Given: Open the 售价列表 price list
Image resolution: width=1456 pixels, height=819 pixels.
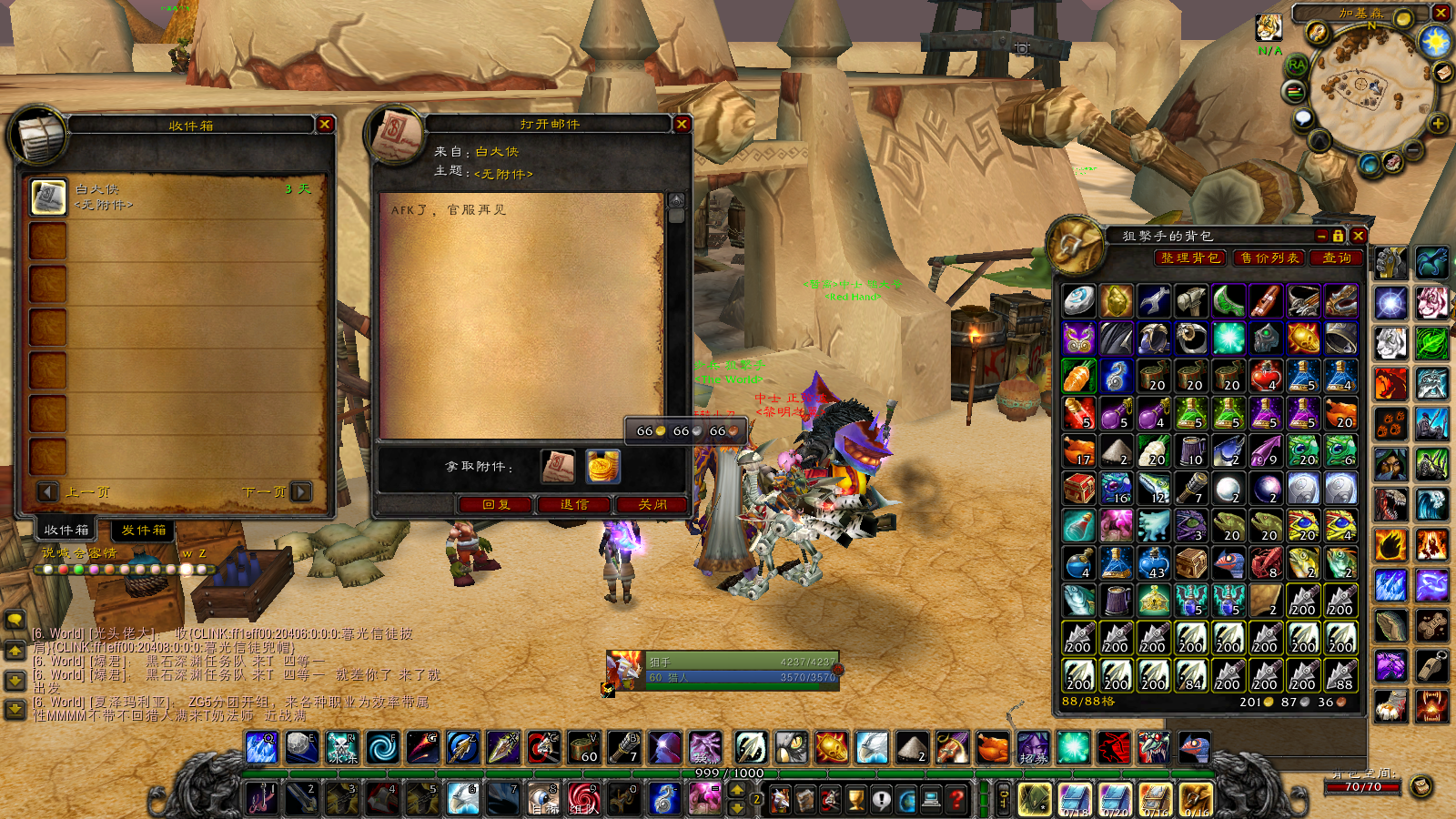Looking at the screenshot, I should tap(1269, 258).
